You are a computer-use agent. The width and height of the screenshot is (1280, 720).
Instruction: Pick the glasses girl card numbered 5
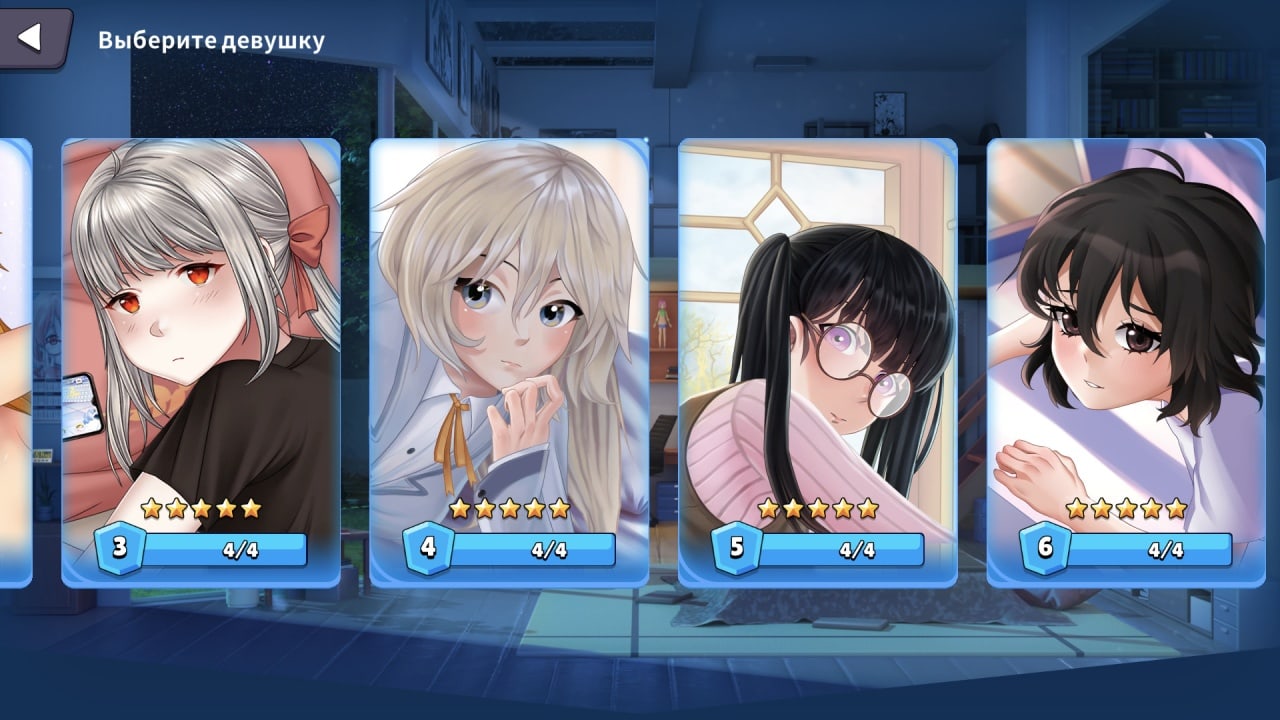817,360
